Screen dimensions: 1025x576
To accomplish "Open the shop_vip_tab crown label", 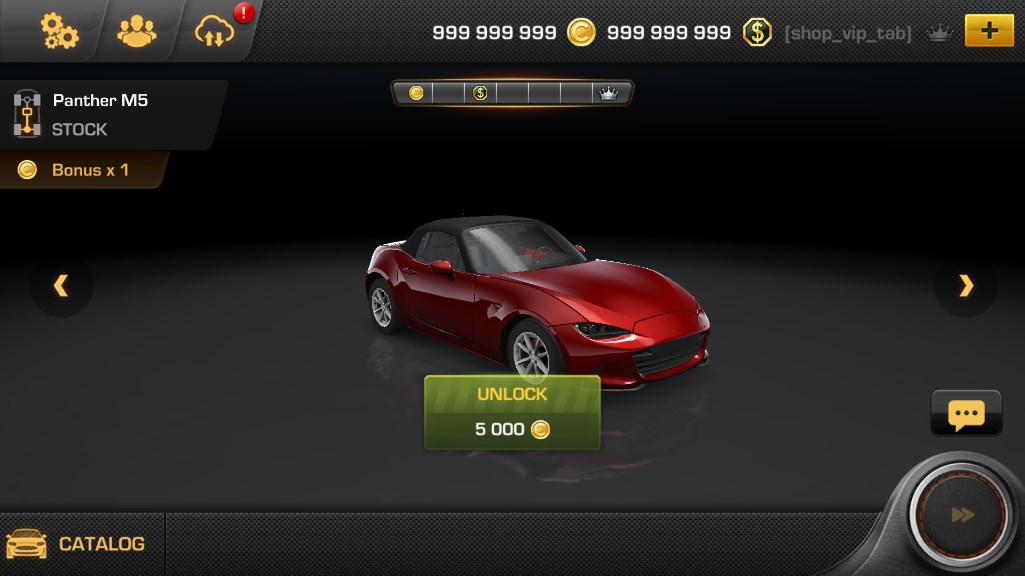I will (866, 33).
